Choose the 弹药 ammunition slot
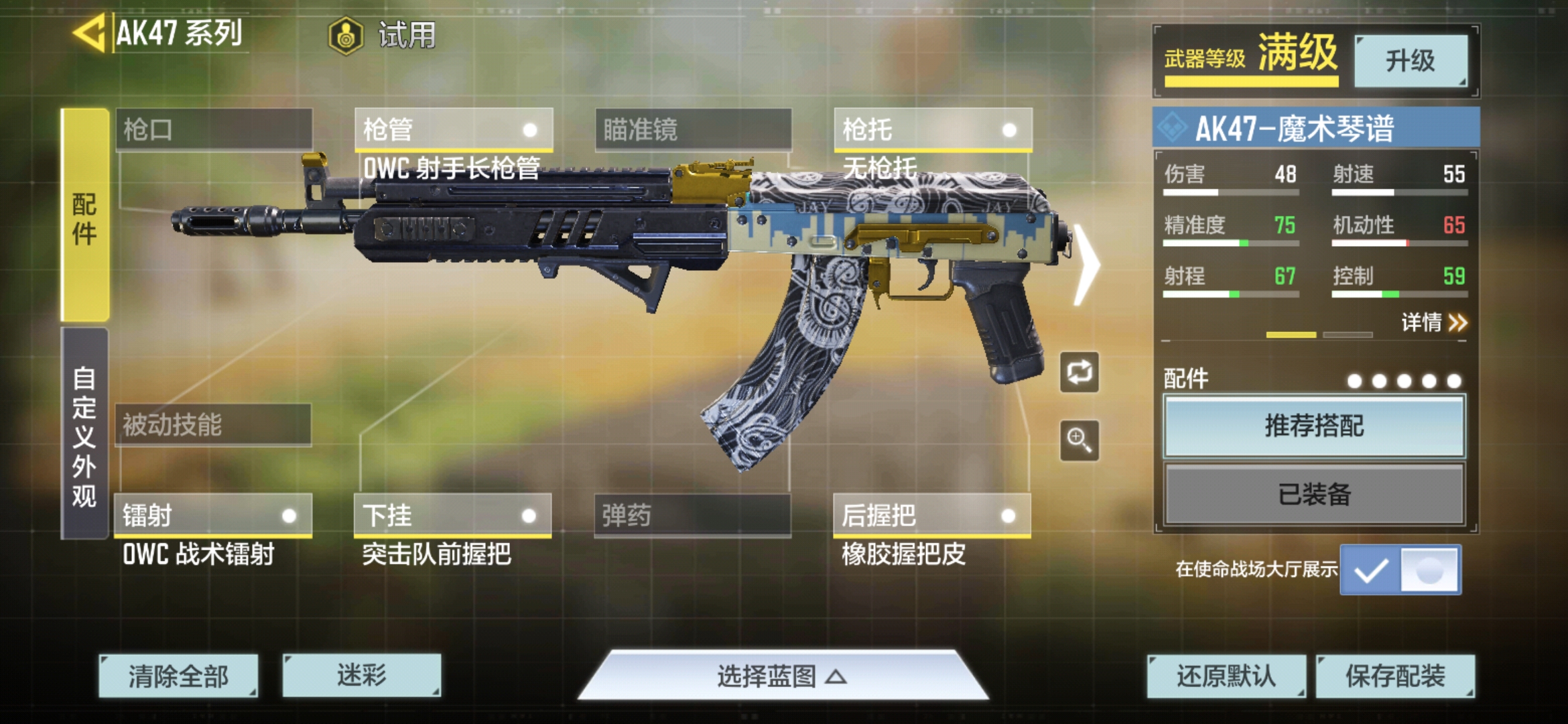Image resolution: width=1568 pixels, height=724 pixels. tap(692, 515)
